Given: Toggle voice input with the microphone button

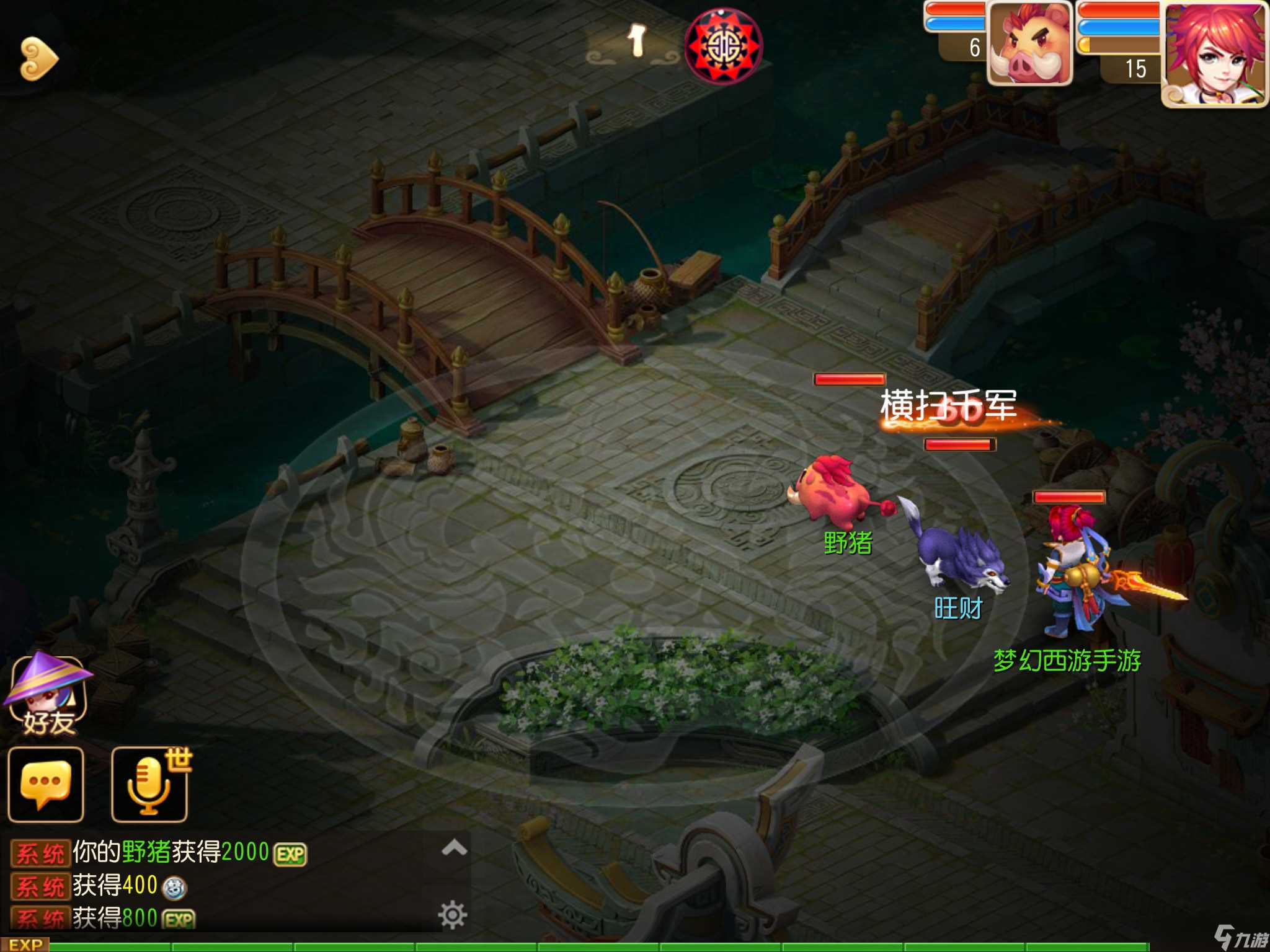Looking at the screenshot, I should pos(149,786).
